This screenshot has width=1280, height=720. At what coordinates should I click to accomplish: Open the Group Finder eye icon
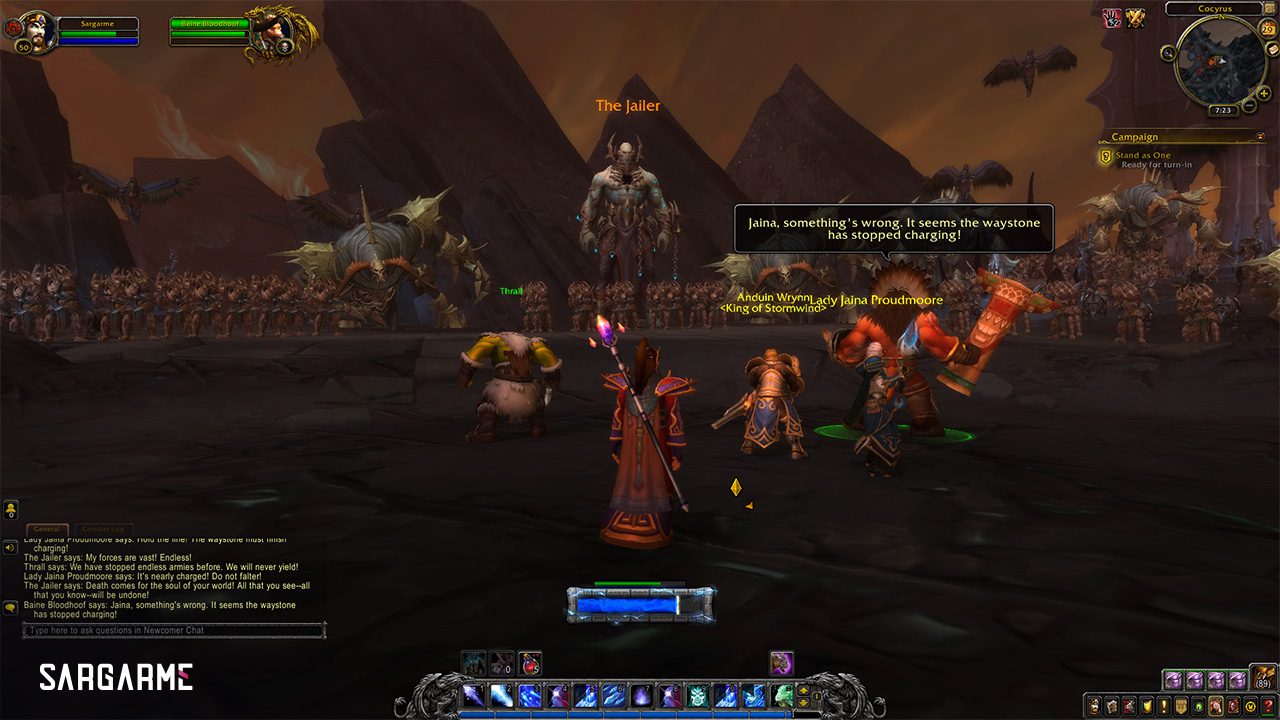click(x=1200, y=706)
